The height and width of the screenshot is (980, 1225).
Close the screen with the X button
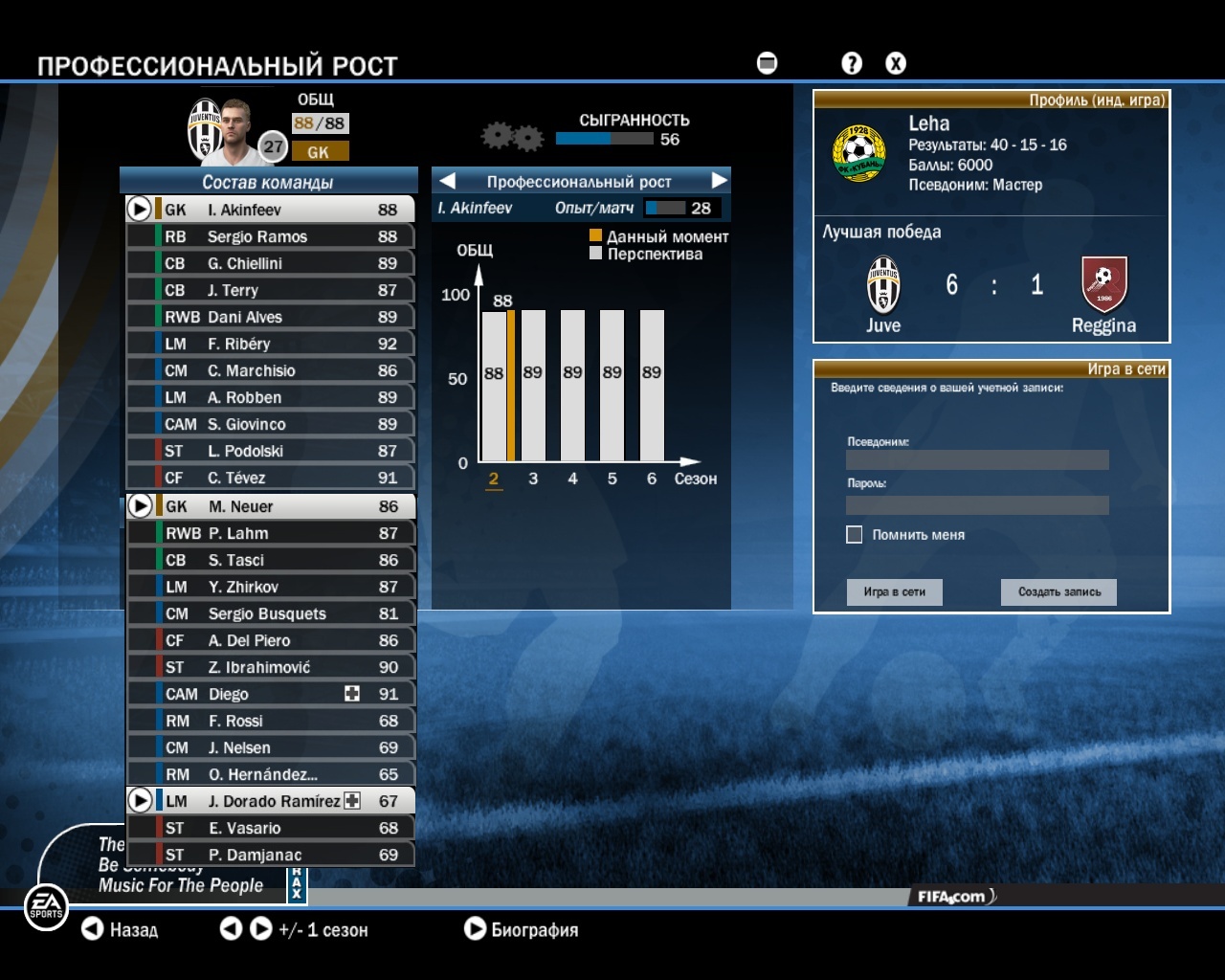tap(896, 63)
